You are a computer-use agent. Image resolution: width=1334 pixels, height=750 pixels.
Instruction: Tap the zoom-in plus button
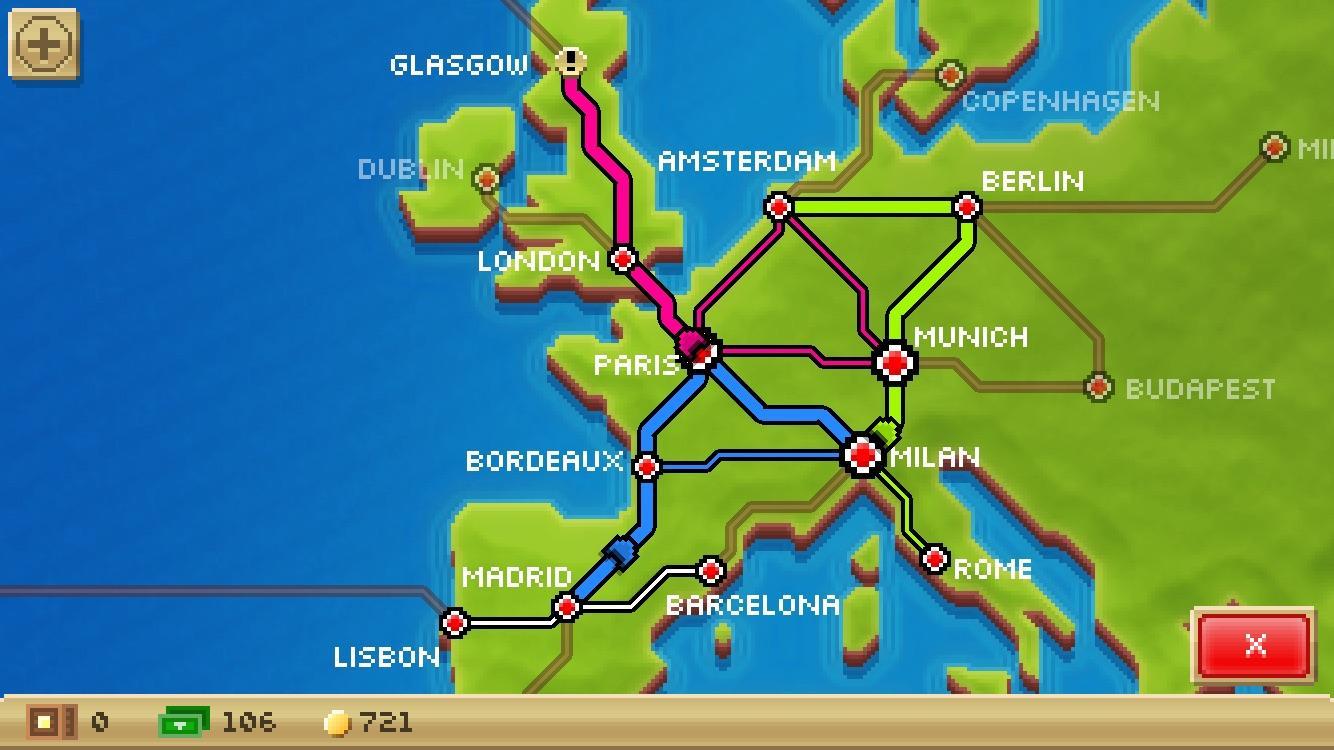[x=42, y=42]
